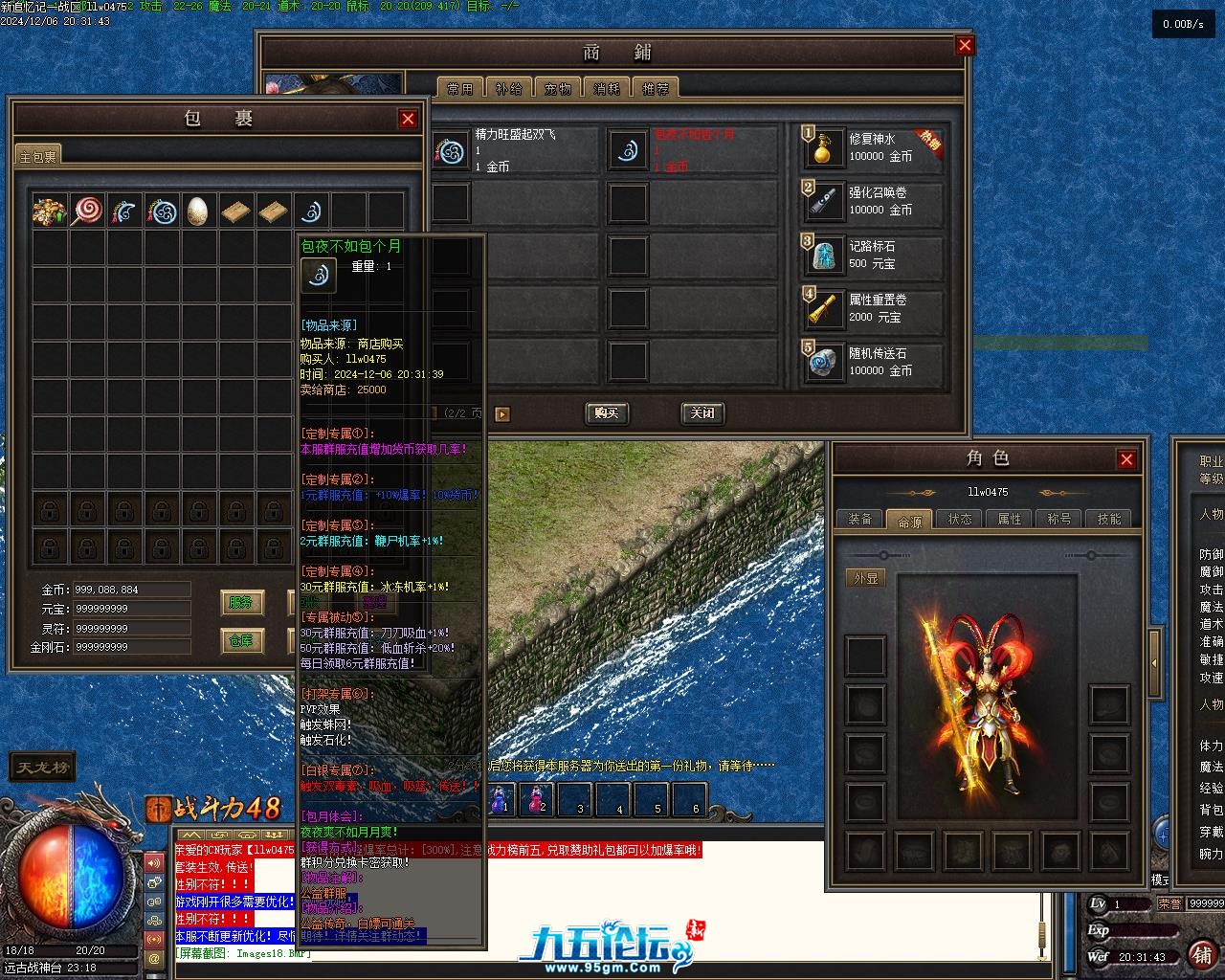This screenshot has height=980, width=1225.
Task: Switch to the 技能 skills tab
Action: 1109,519
